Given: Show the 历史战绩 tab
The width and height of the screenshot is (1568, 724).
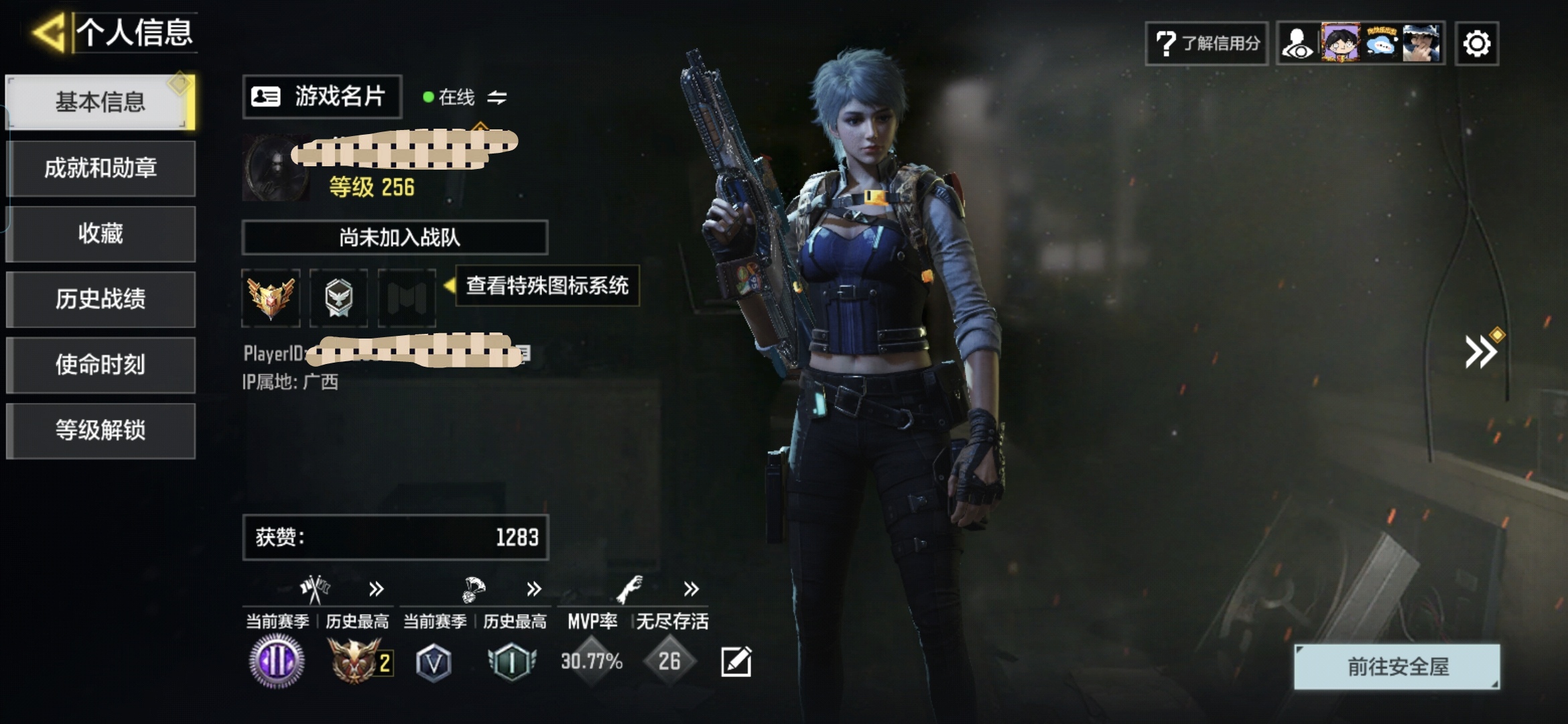Looking at the screenshot, I should [x=101, y=299].
